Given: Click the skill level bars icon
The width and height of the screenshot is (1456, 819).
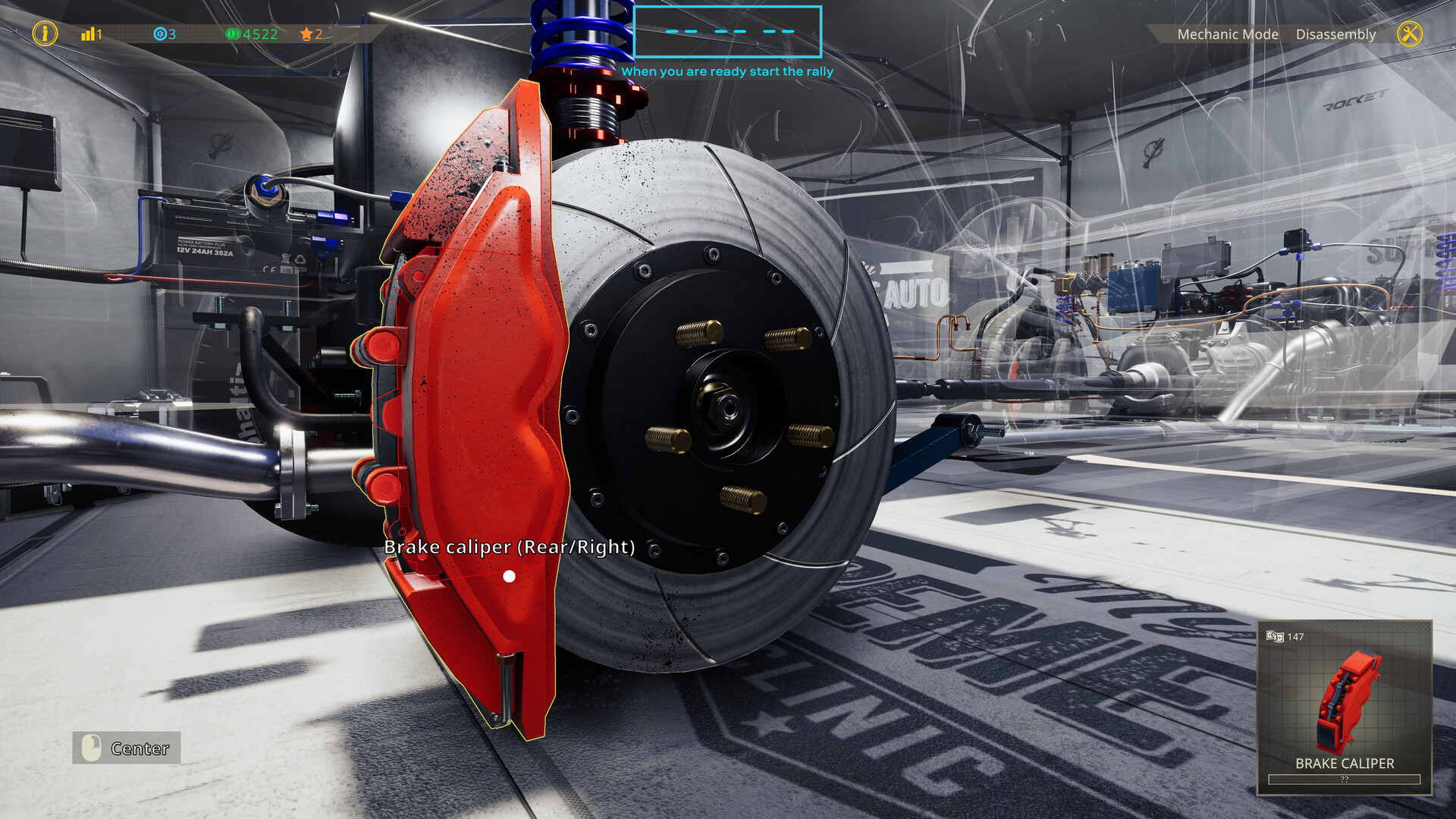Looking at the screenshot, I should click(89, 33).
